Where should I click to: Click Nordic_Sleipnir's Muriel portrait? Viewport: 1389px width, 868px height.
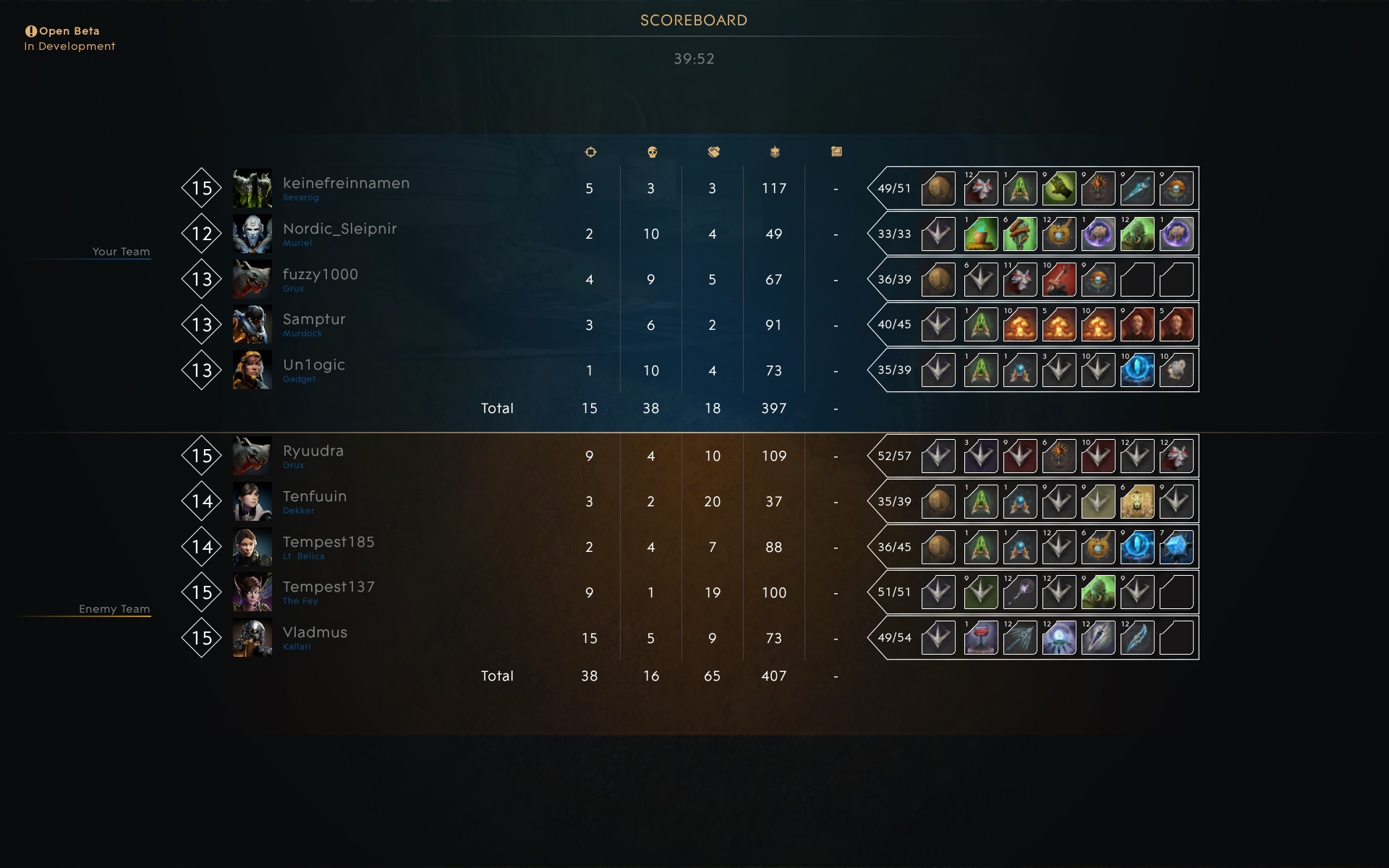(x=252, y=234)
